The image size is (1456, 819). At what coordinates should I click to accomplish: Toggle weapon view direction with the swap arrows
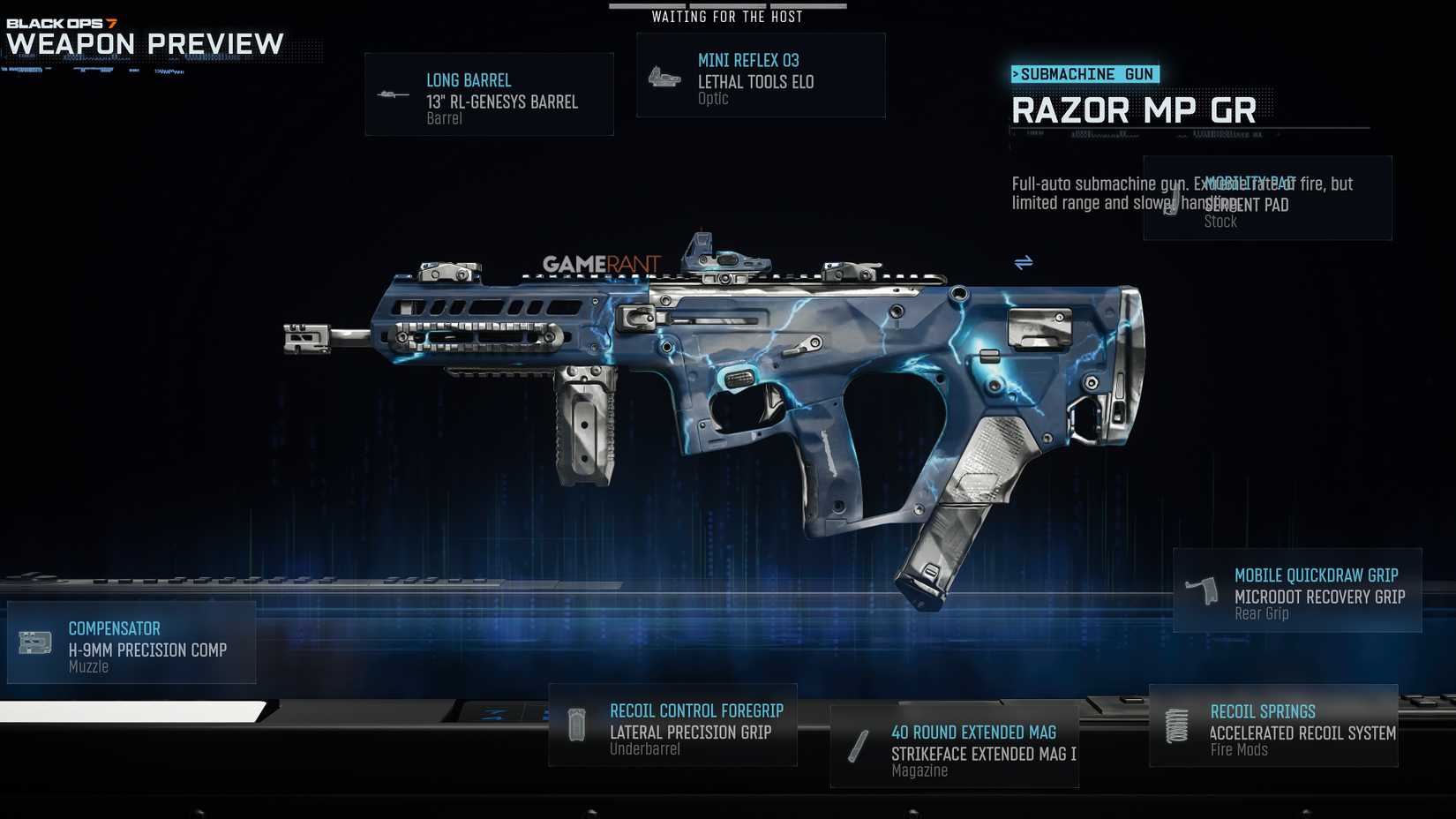[x=1024, y=262]
